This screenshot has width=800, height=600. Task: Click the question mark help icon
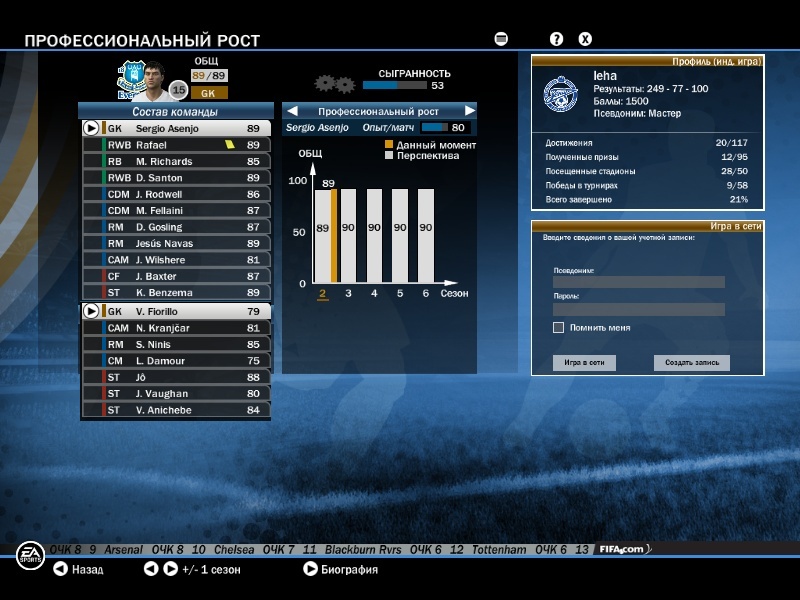coord(557,39)
